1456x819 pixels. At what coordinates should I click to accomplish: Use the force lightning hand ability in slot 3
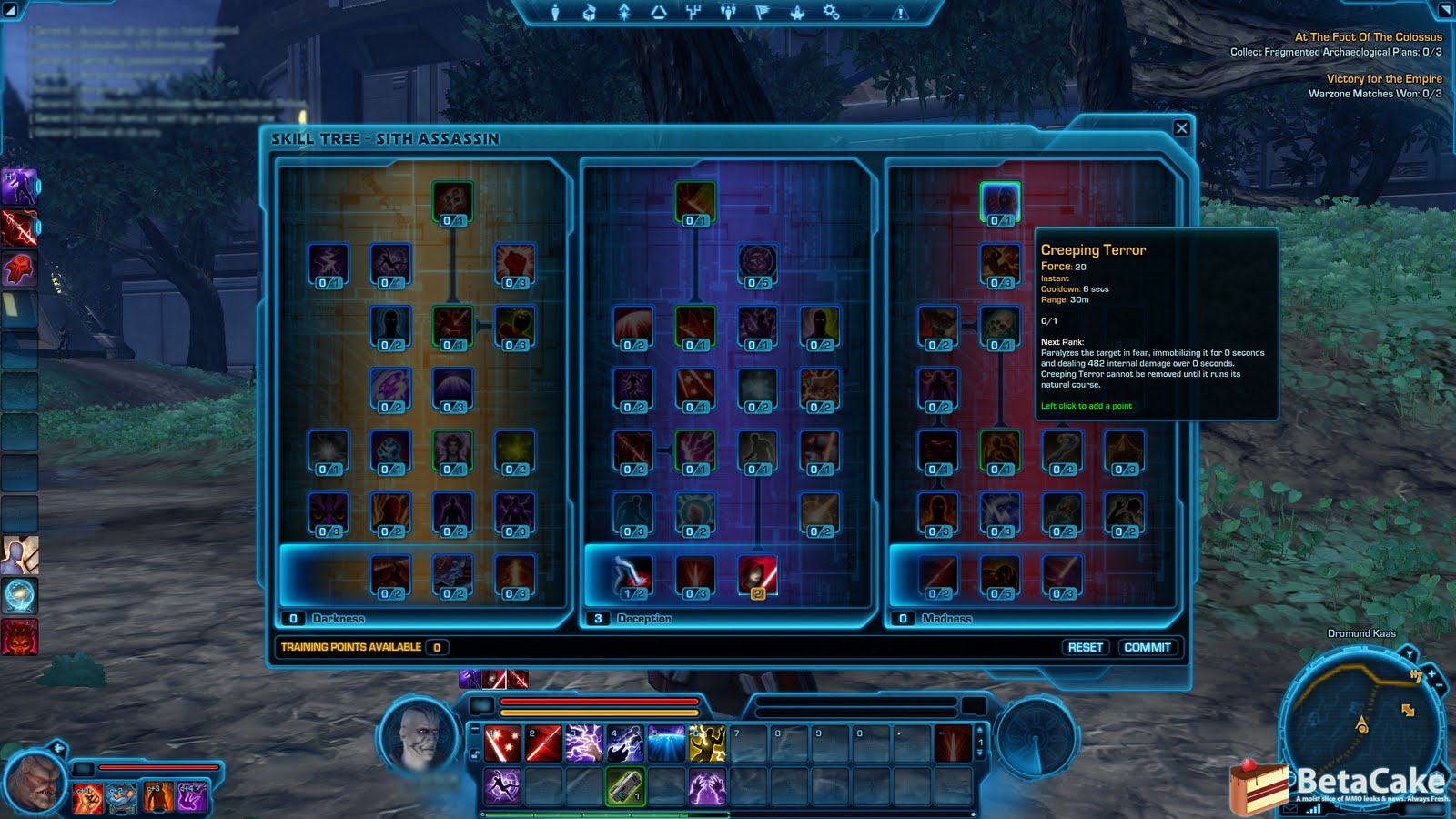point(584,743)
